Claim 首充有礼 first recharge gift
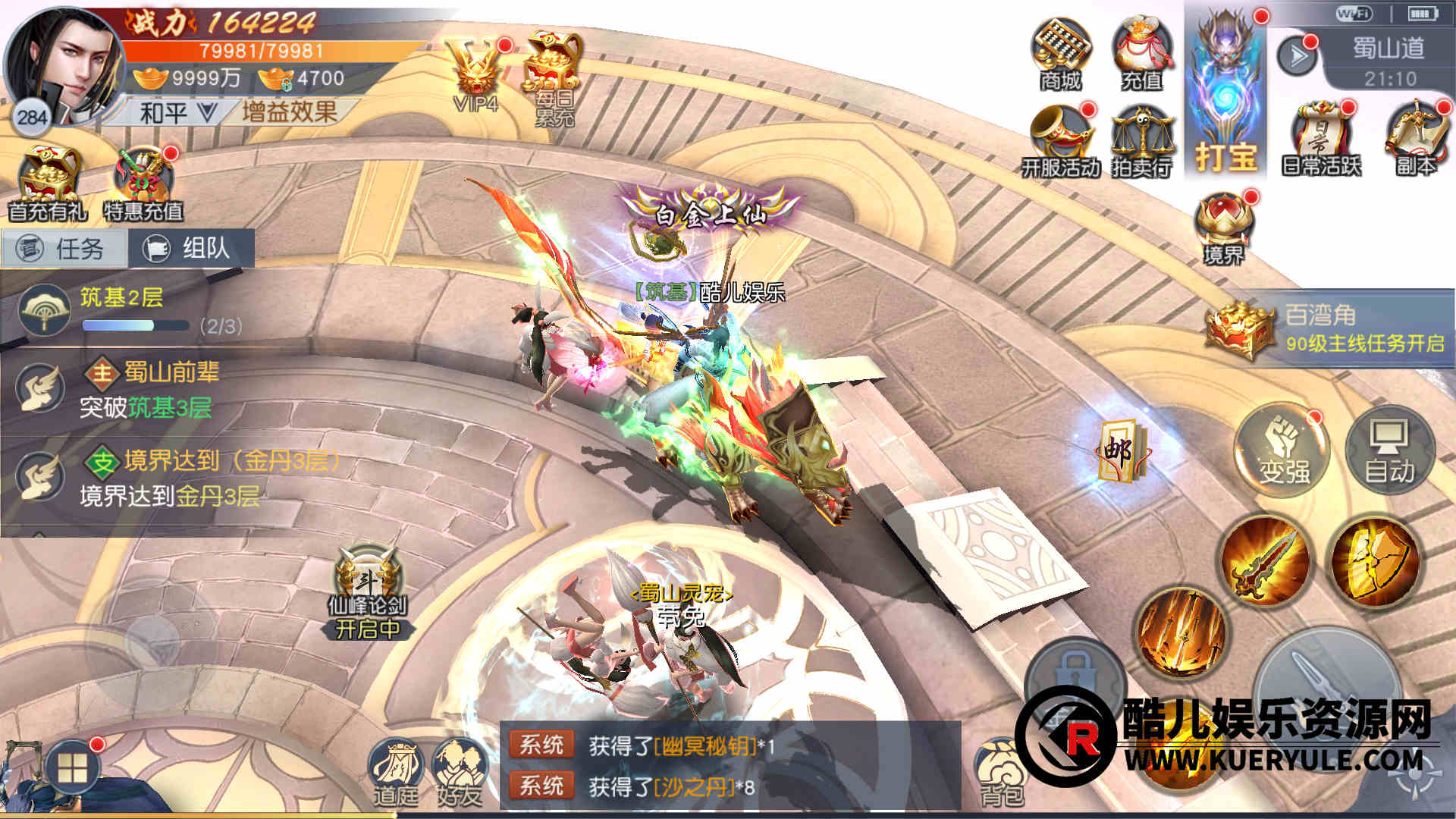The width and height of the screenshot is (1456, 819). pos(49,184)
